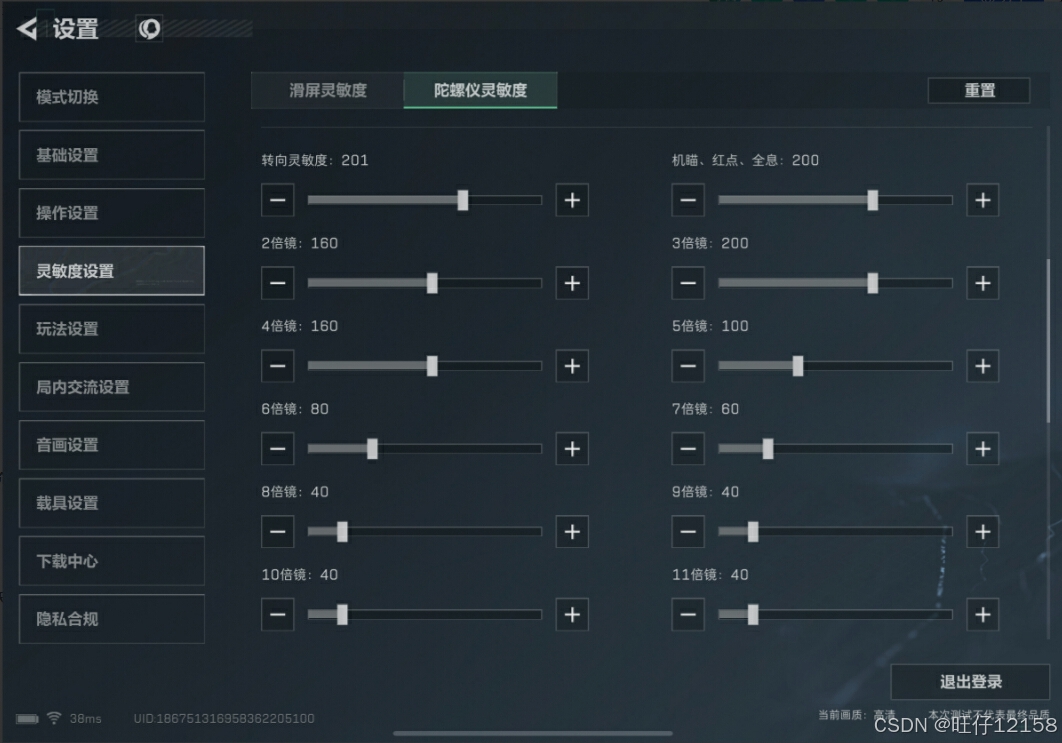Increase 转向灵敏度 with its plus button
Screen dimensions: 1062x743
coord(572,200)
